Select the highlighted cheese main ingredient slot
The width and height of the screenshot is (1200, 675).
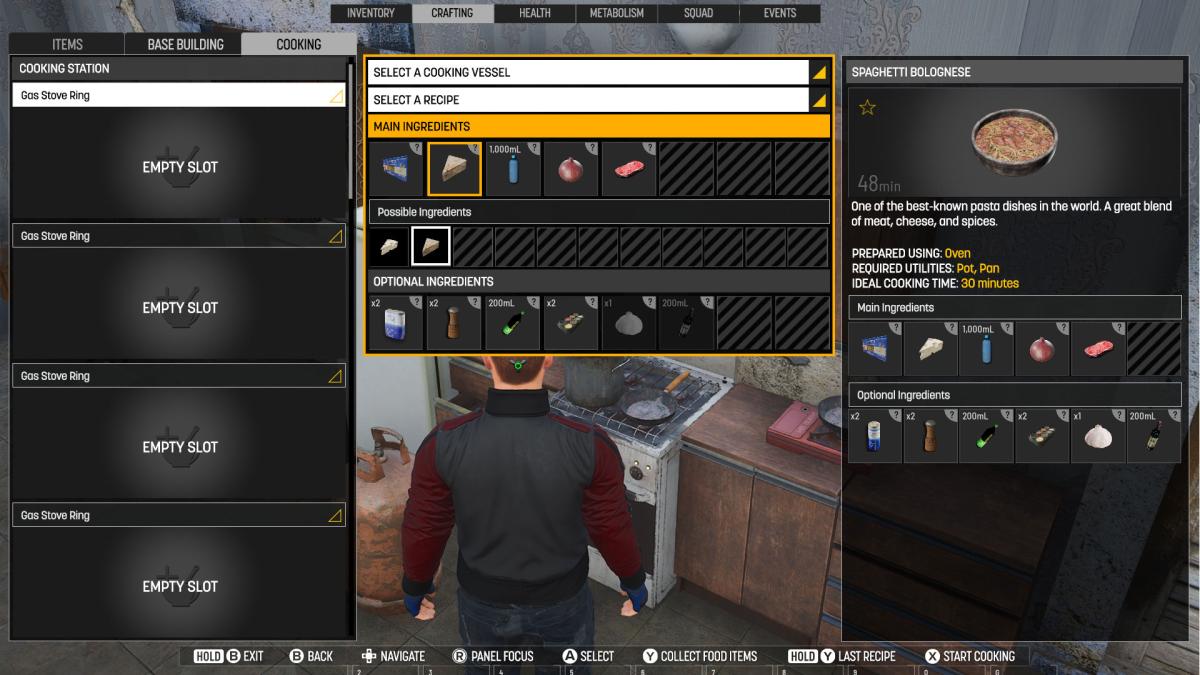(454, 169)
